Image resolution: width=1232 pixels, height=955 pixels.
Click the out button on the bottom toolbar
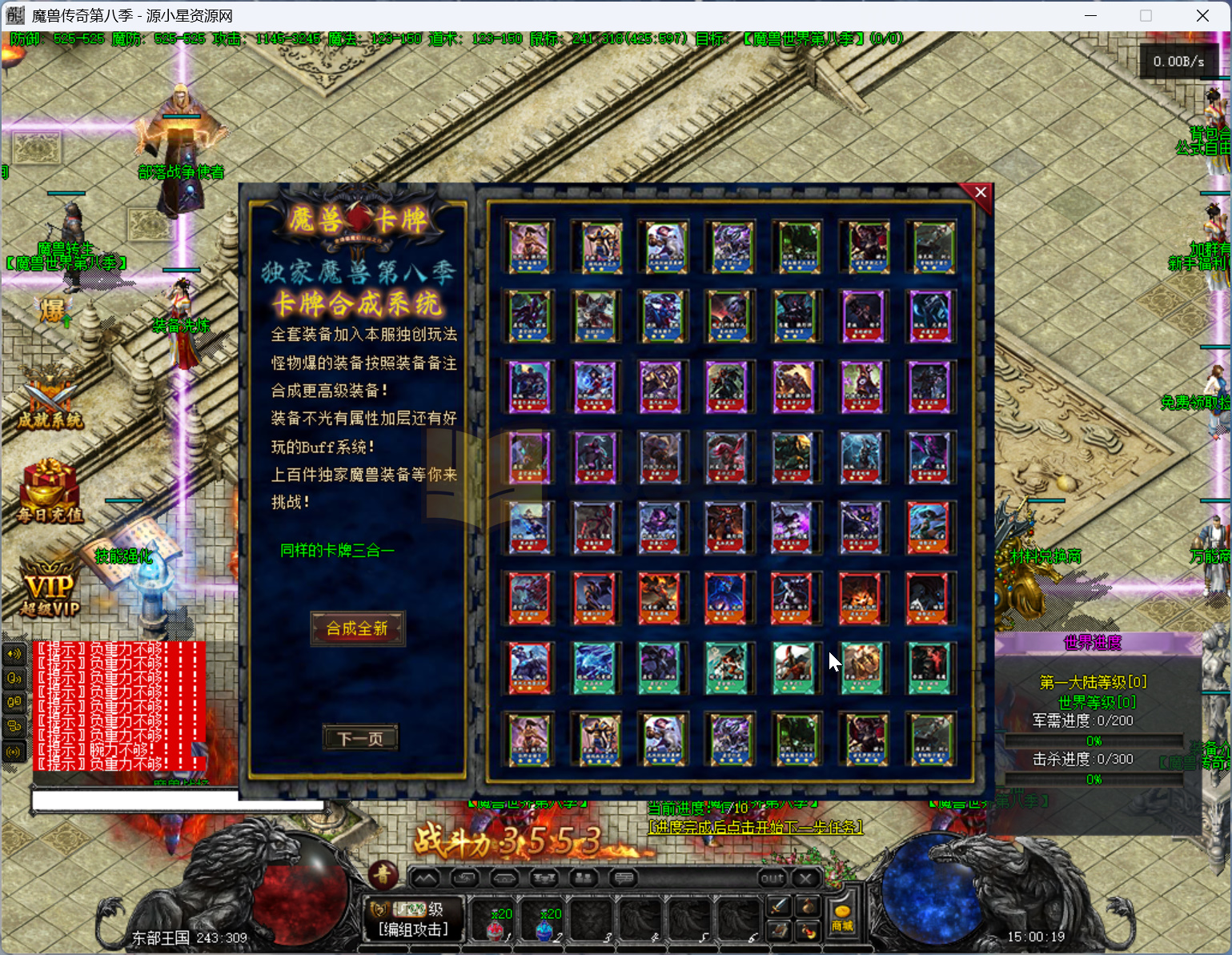(772, 878)
